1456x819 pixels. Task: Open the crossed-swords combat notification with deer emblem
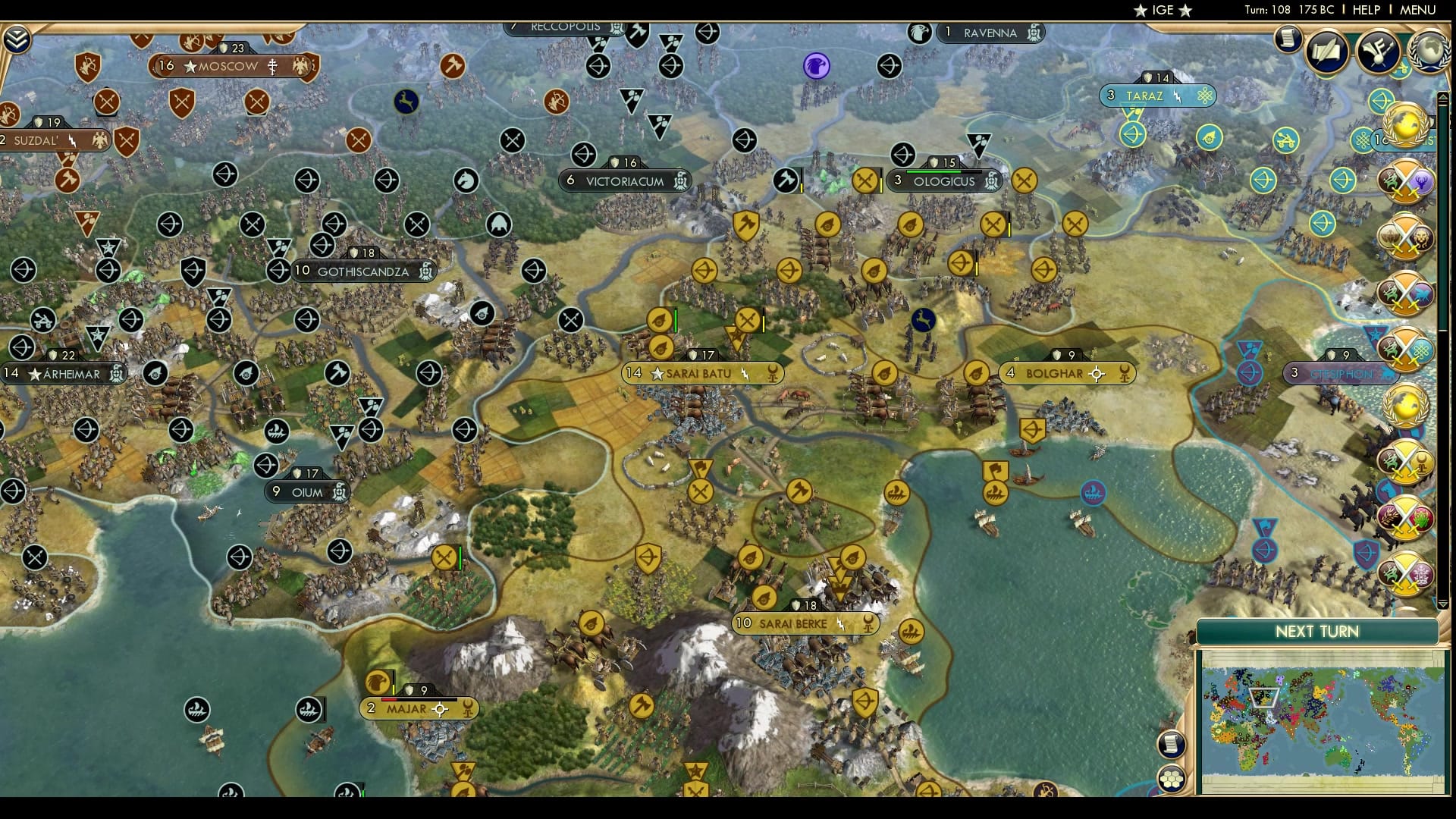pyautogui.click(x=1407, y=180)
